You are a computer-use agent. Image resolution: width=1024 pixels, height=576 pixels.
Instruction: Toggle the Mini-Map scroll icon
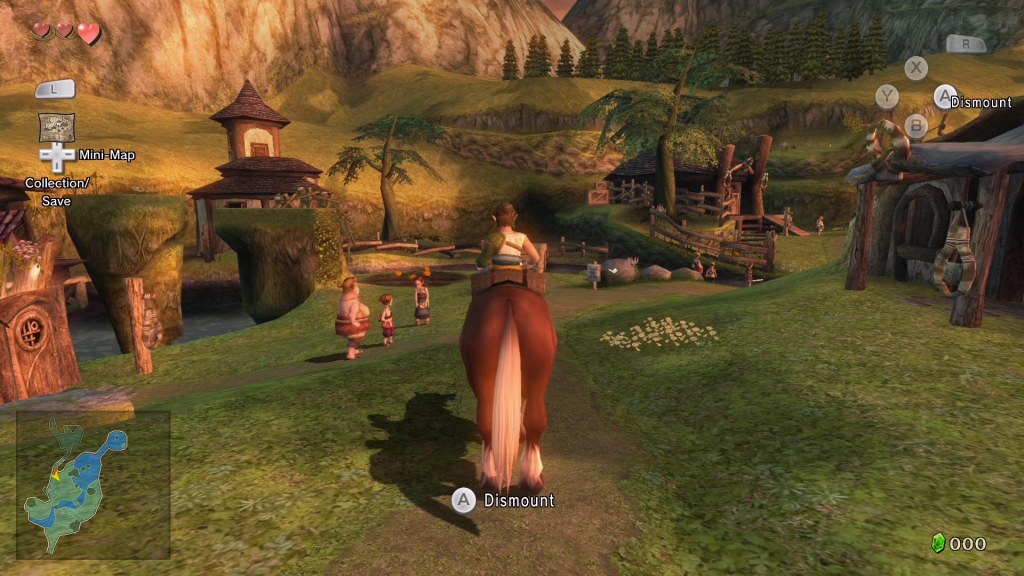(x=56, y=127)
